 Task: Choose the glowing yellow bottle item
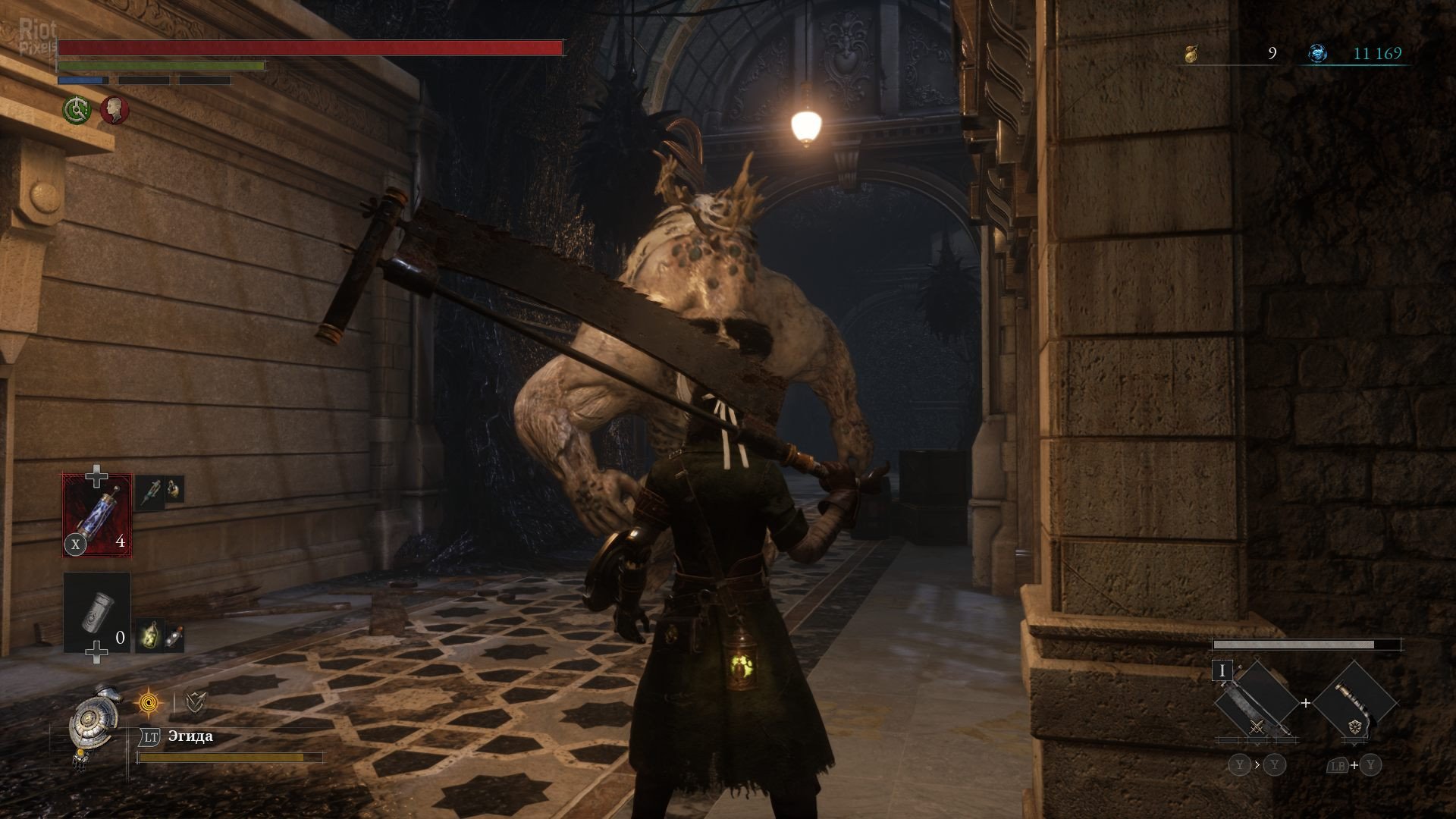click(x=149, y=635)
